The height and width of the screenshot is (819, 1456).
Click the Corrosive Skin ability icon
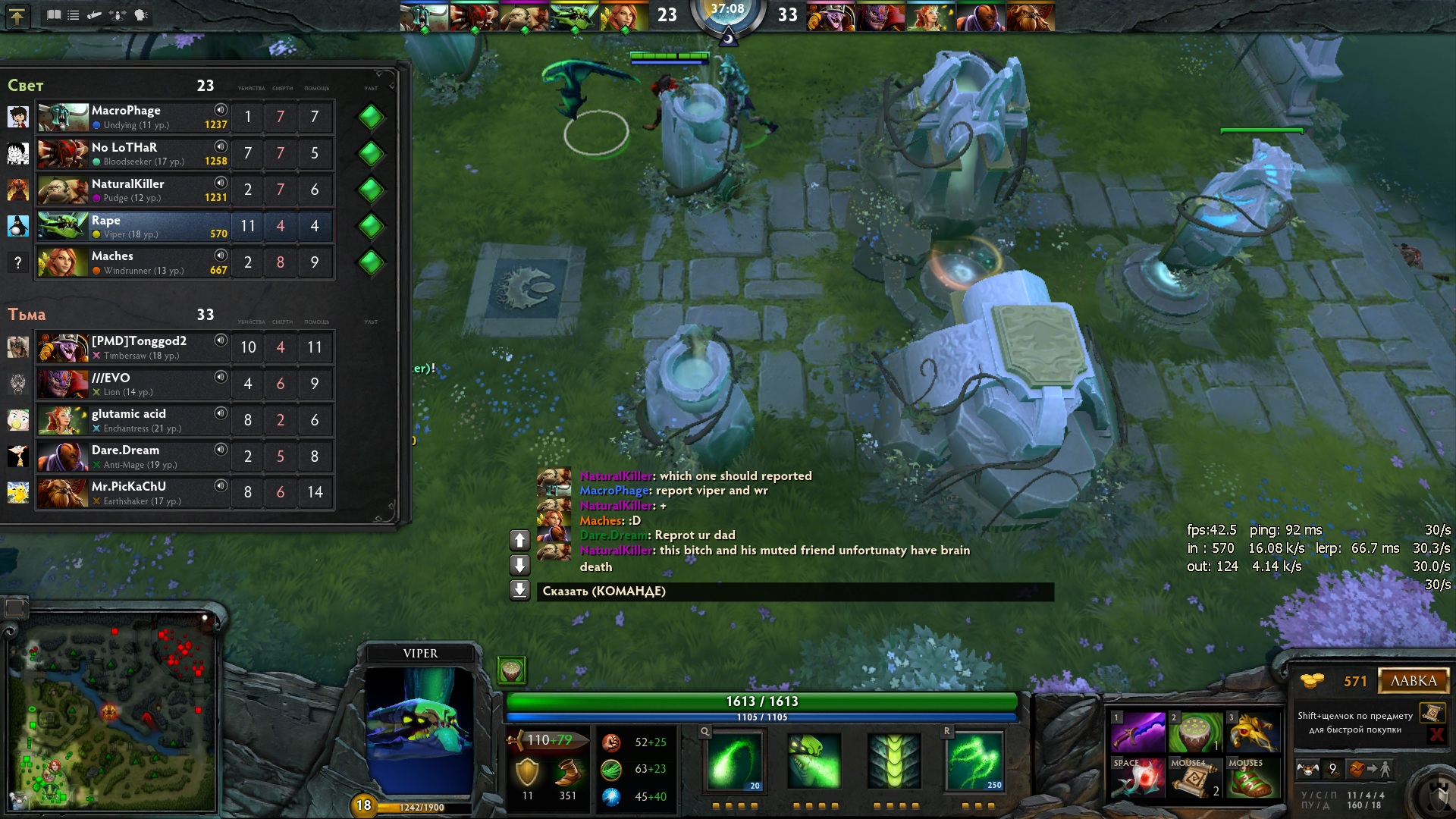[894, 761]
